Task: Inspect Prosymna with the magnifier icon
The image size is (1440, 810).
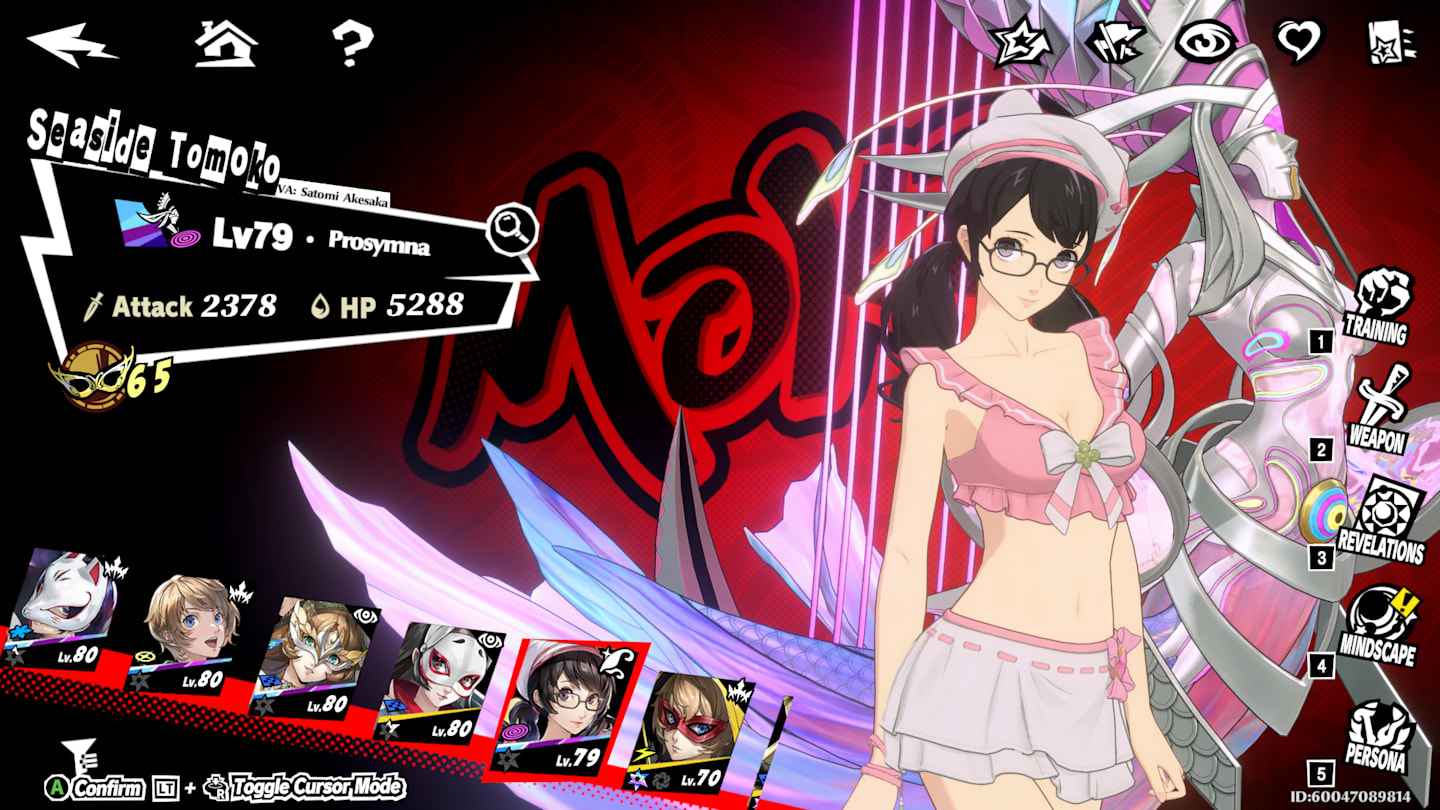Action: [512, 231]
